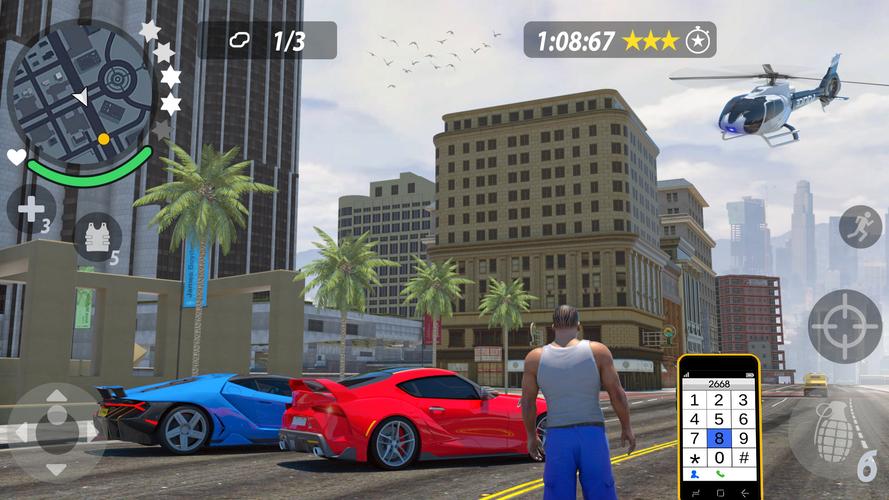889x500 pixels.
Task: Use the medkit plus button
Action: [x=30, y=209]
